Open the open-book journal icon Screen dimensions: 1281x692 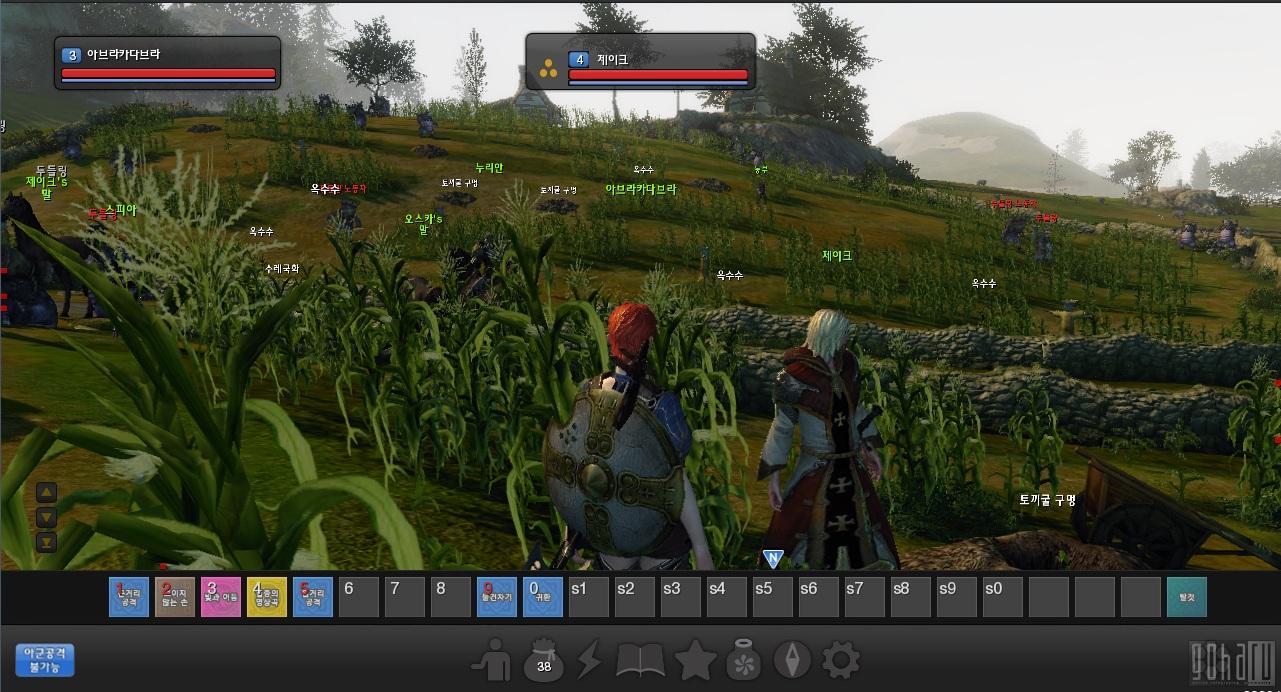click(x=641, y=660)
